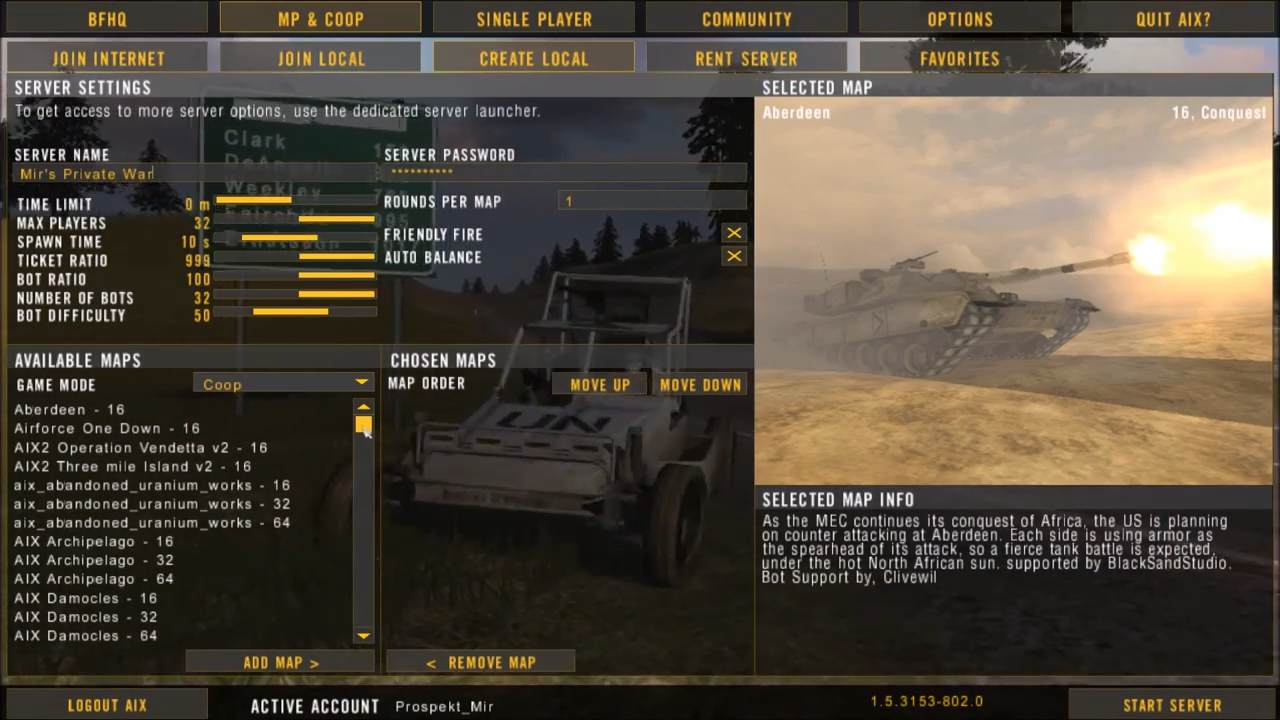Click the Quit AIX button
This screenshot has height=720, width=1280.
tap(1173, 18)
